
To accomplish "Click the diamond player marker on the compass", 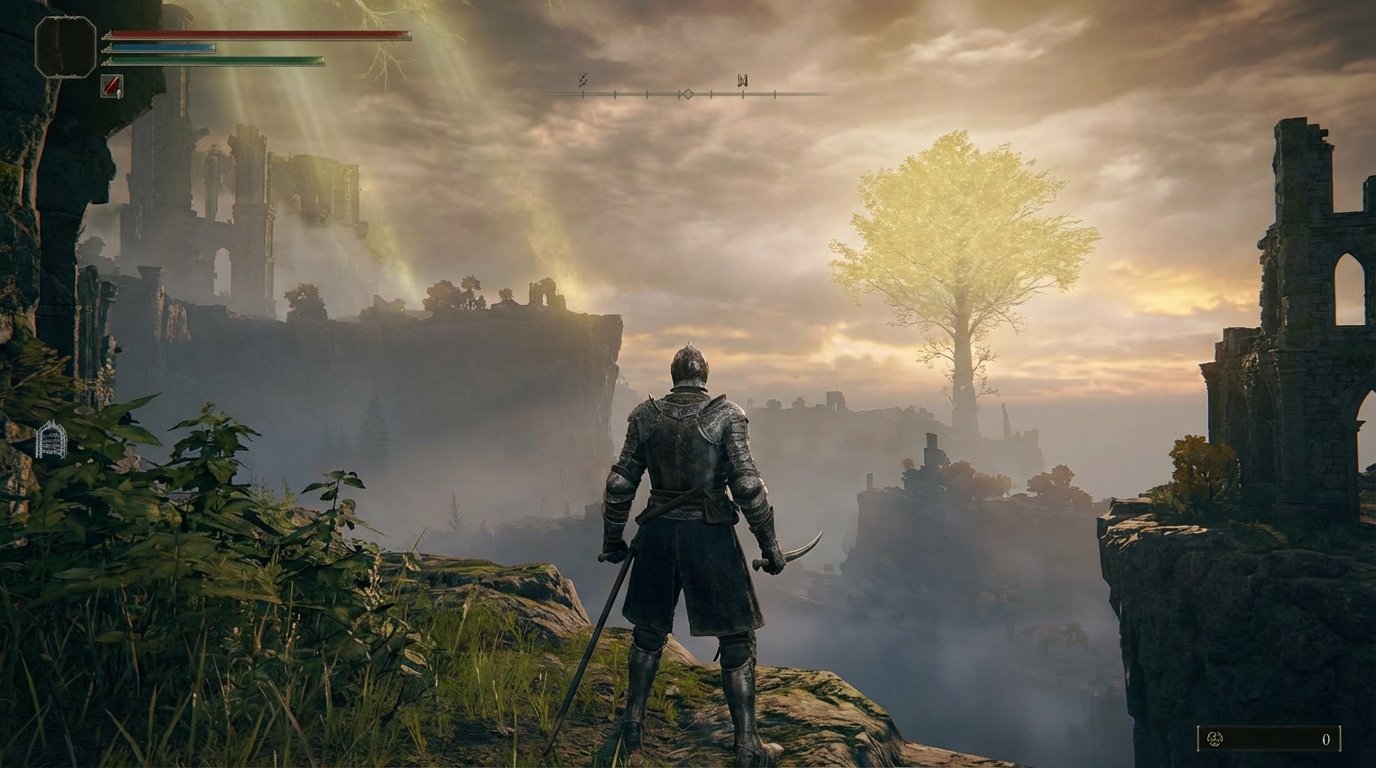I will click(x=688, y=92).
